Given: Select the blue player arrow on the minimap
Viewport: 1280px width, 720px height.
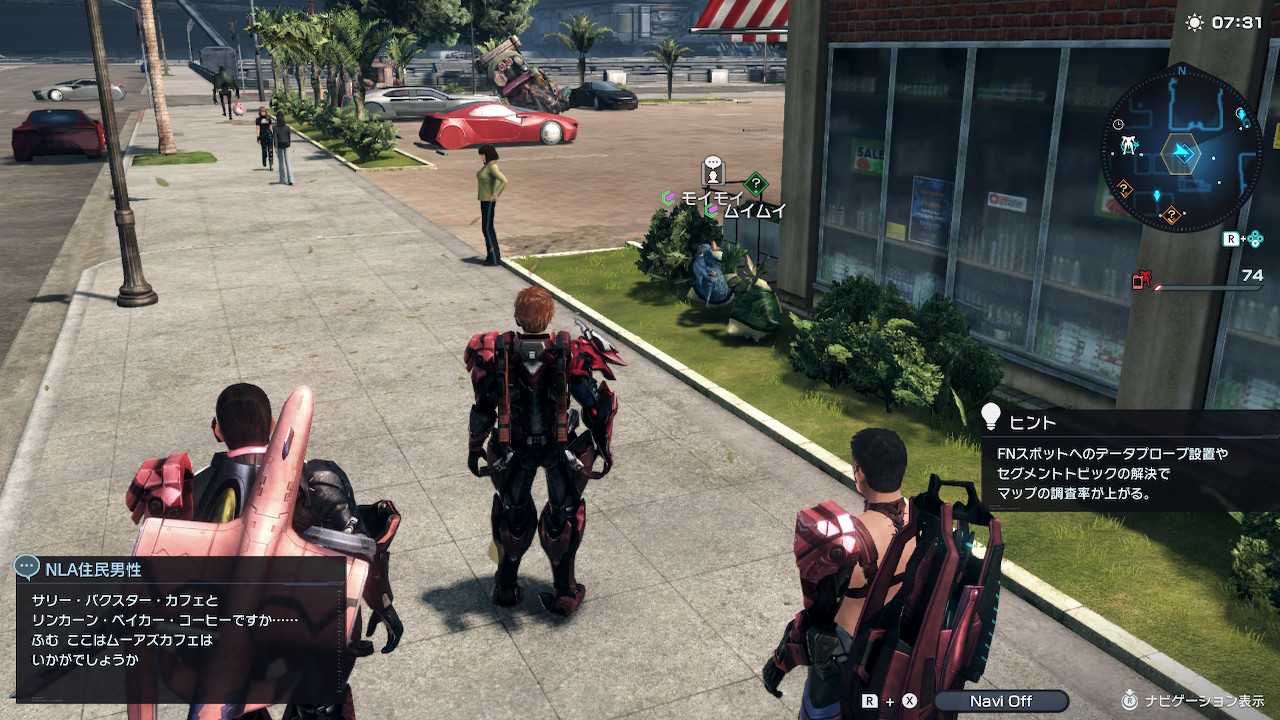Looking at the screenshot, I should tap(1183, 153).
